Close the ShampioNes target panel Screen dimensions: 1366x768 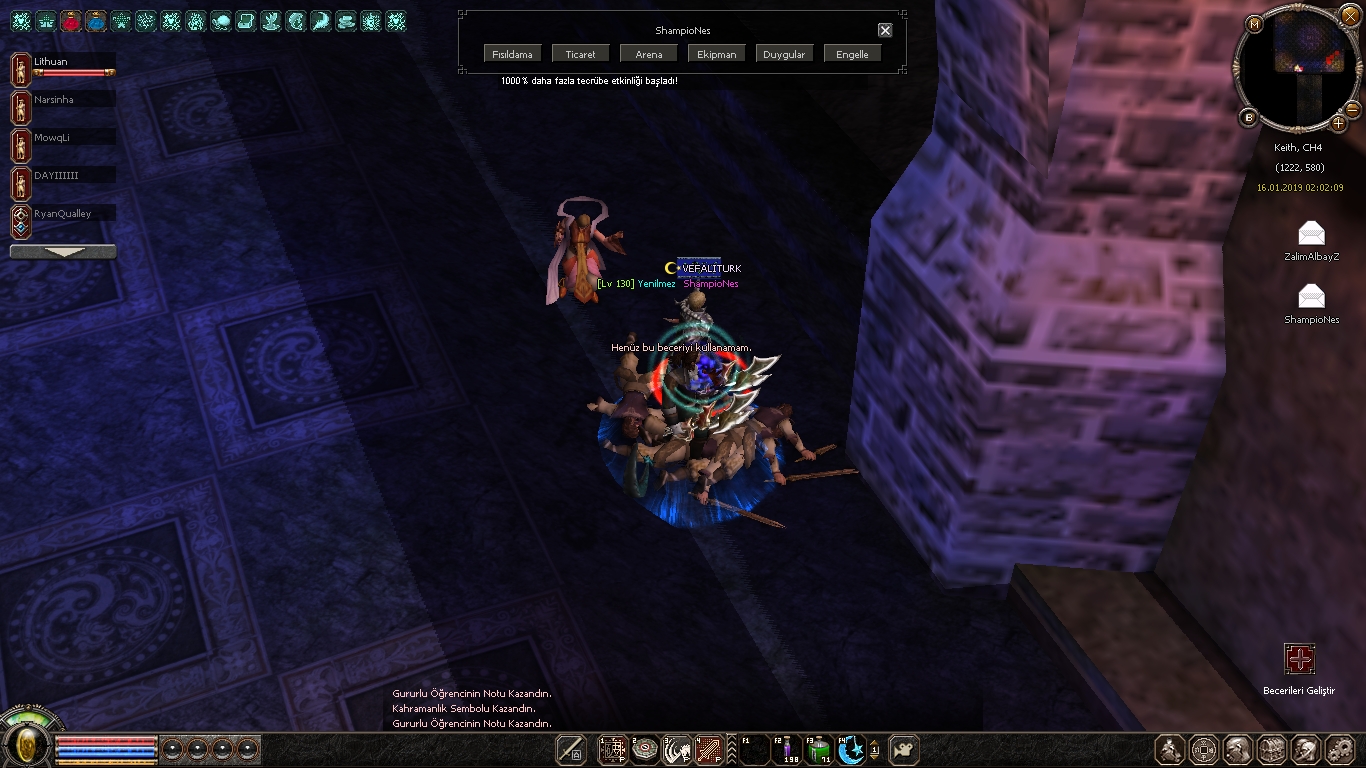(x=885, y=30)
